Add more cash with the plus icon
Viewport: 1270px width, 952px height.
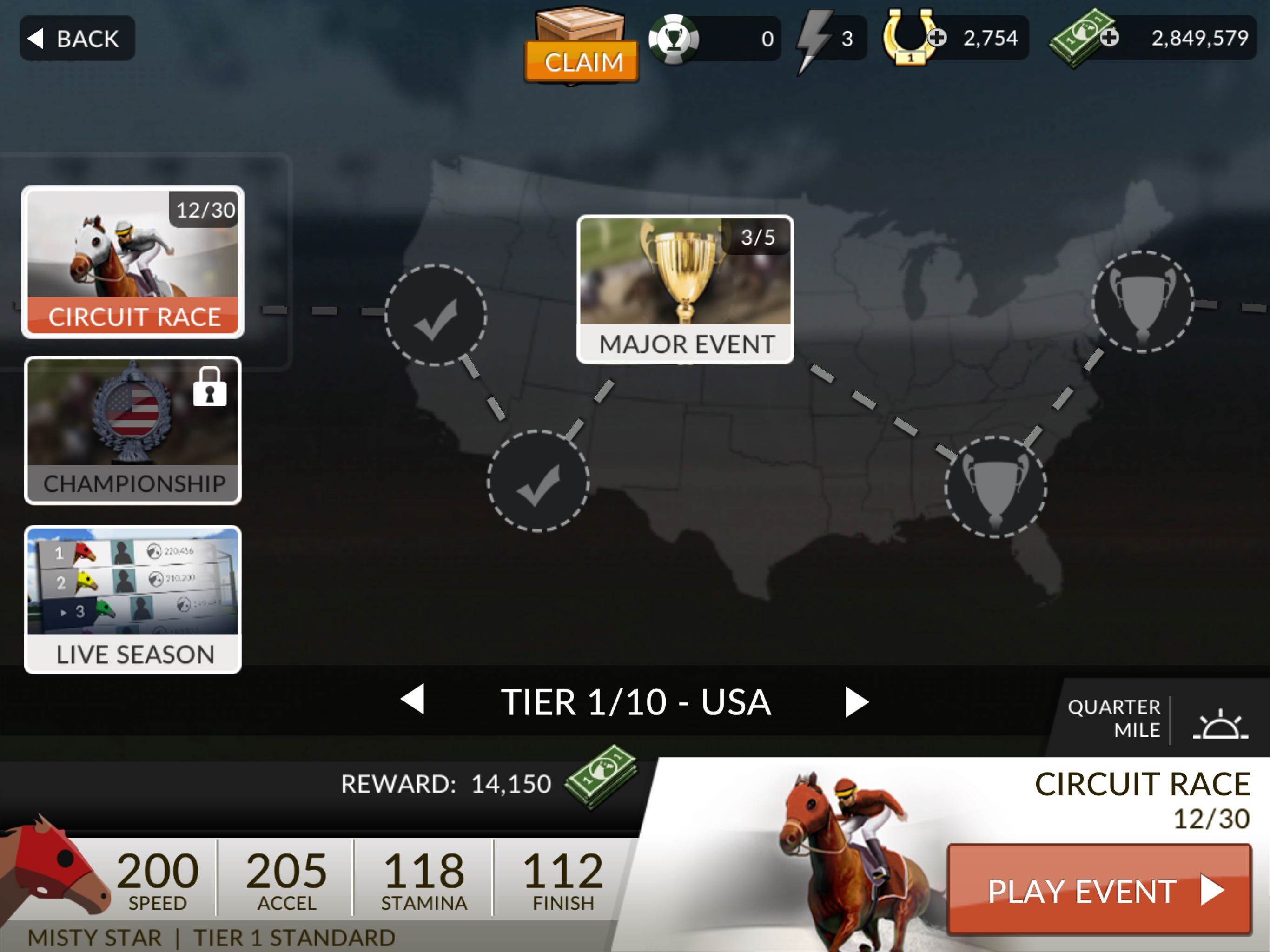pyautogui.click(x=1109, y=38)
